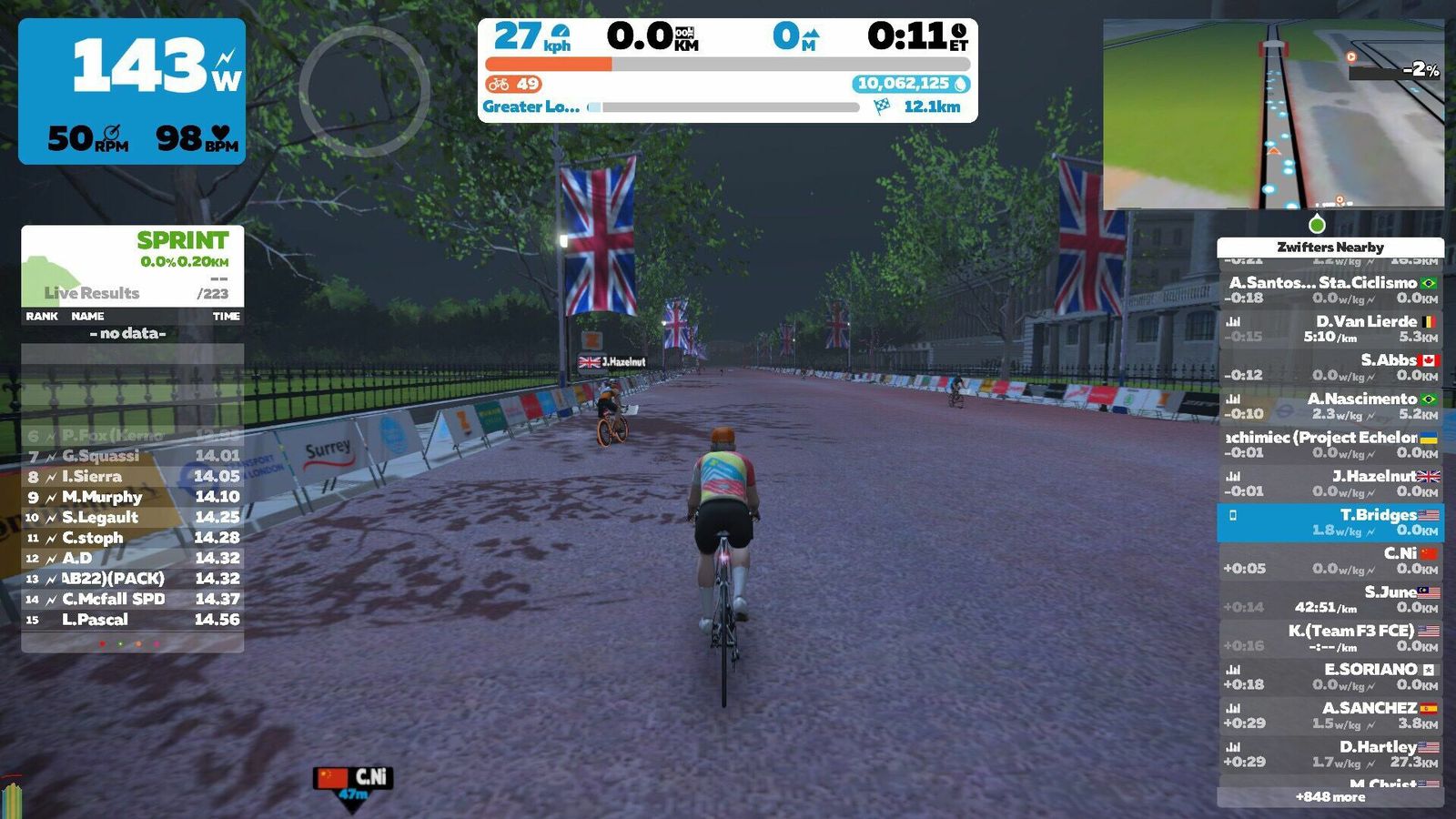Choose A.SANCHEZ from the nearby riders
The width and height of the screenshot is (1456, 819).
coord(1330,715)
